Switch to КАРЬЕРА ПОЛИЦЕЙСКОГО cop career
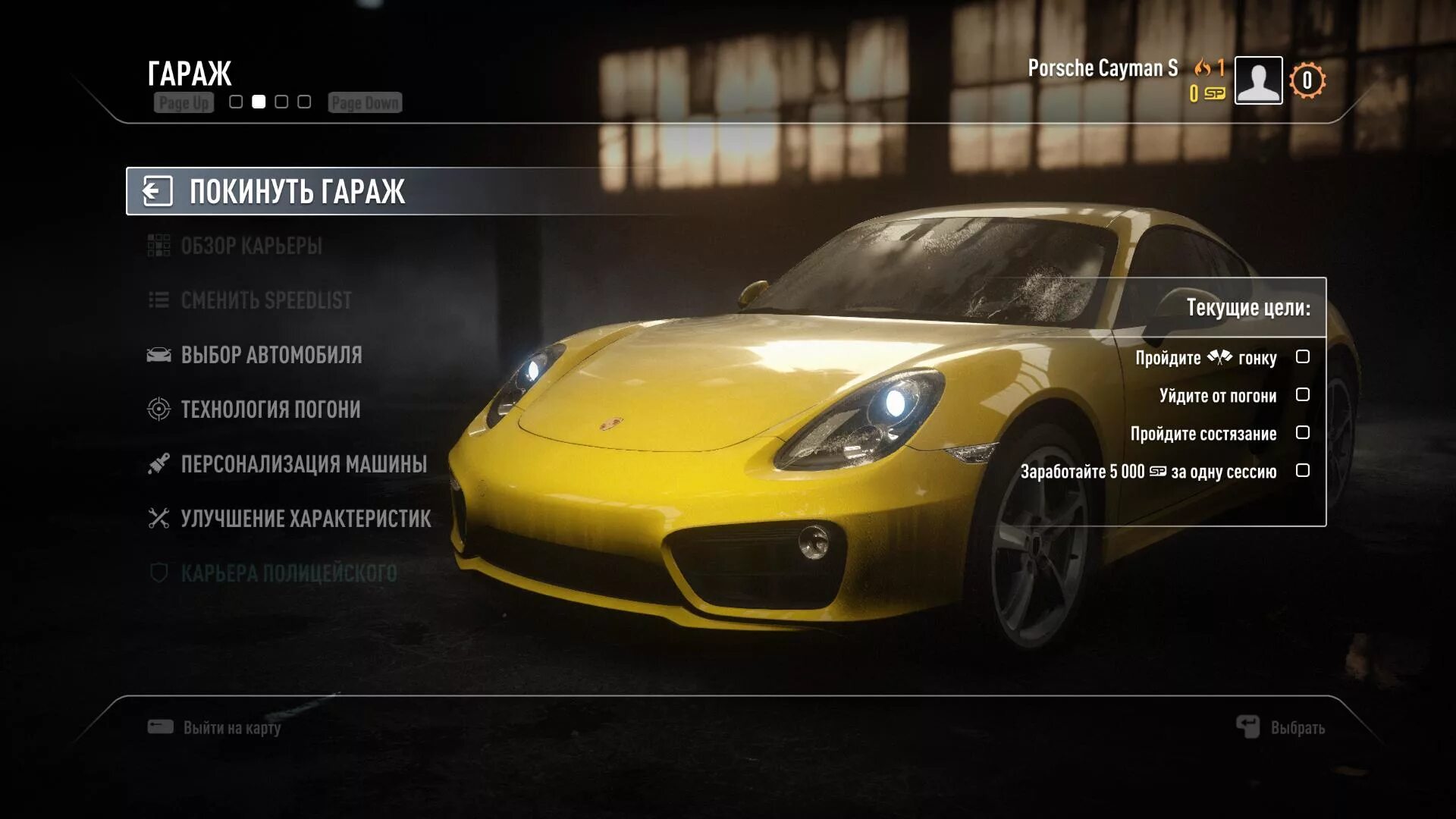Viewport: 1456px width, 819px height. pyautogui.click(x=288, y=573)
